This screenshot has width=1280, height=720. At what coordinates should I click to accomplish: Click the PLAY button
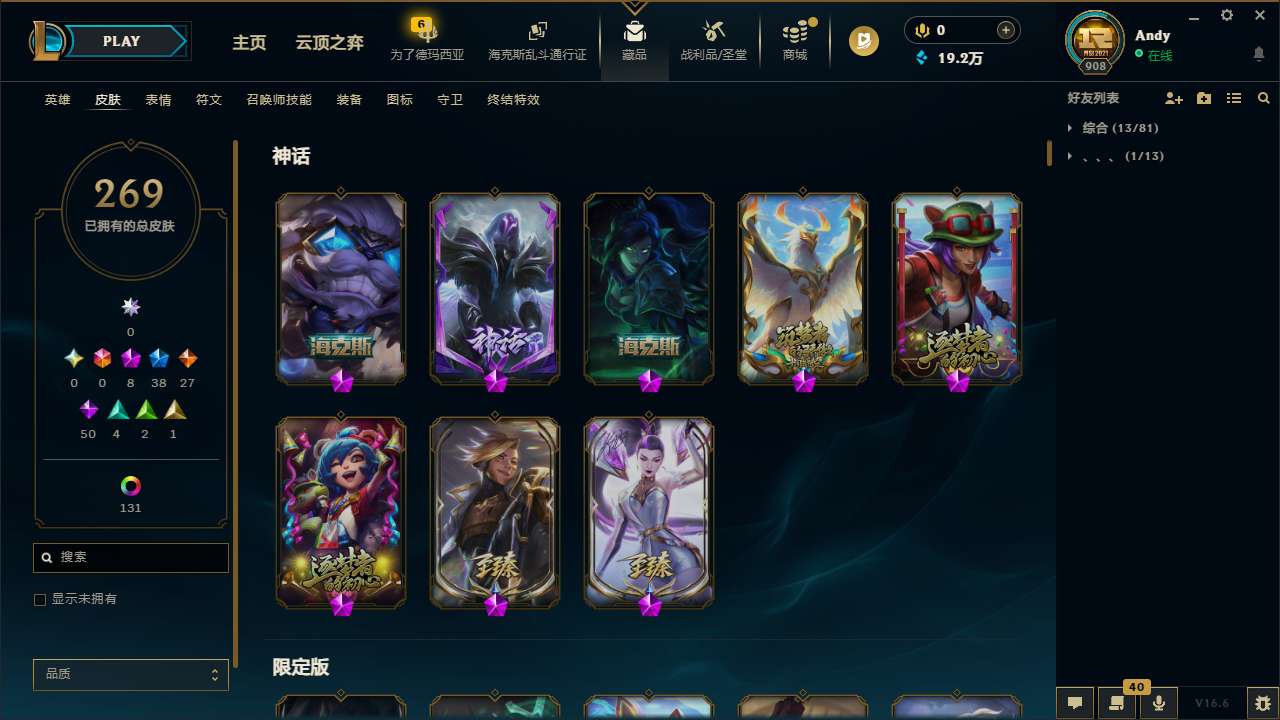click(x=121, y=41)
